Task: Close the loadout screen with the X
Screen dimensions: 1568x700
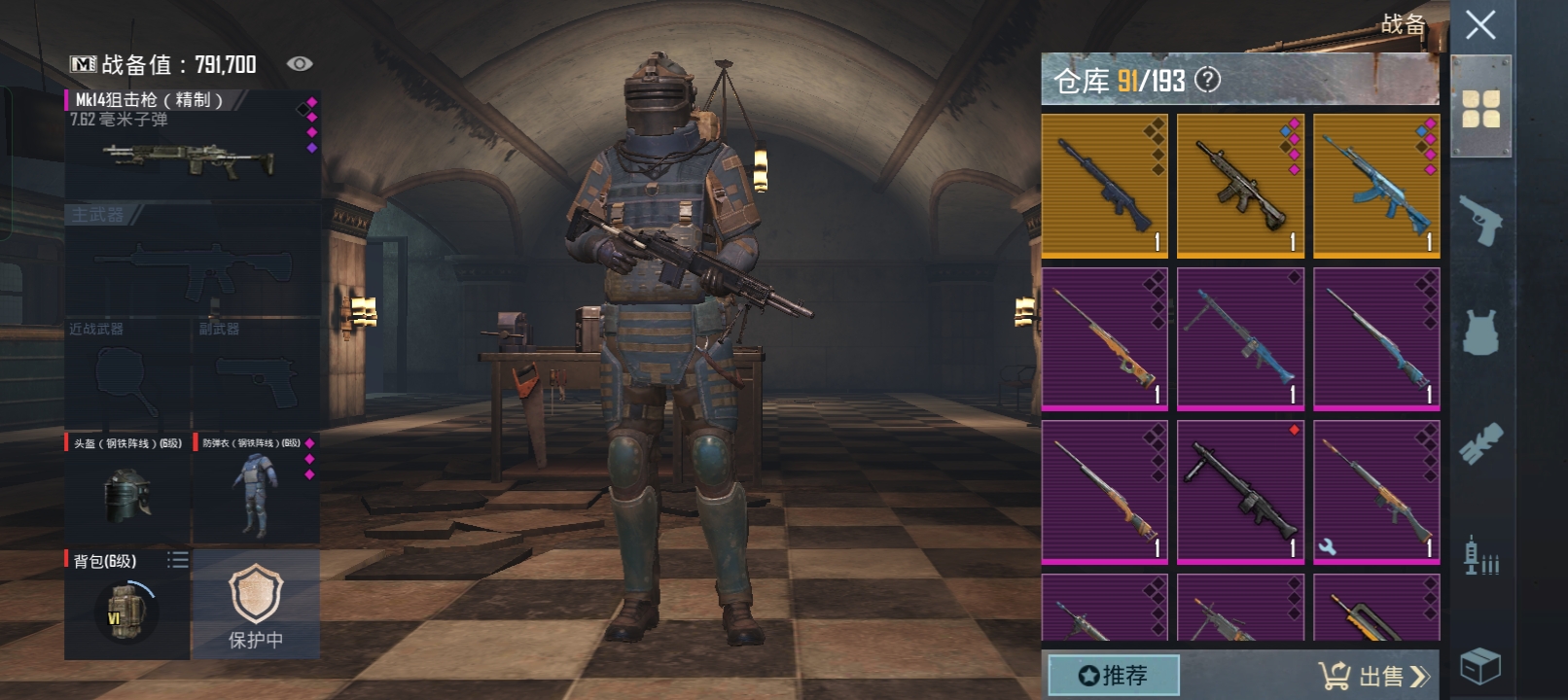Action: click(1479, 25)
